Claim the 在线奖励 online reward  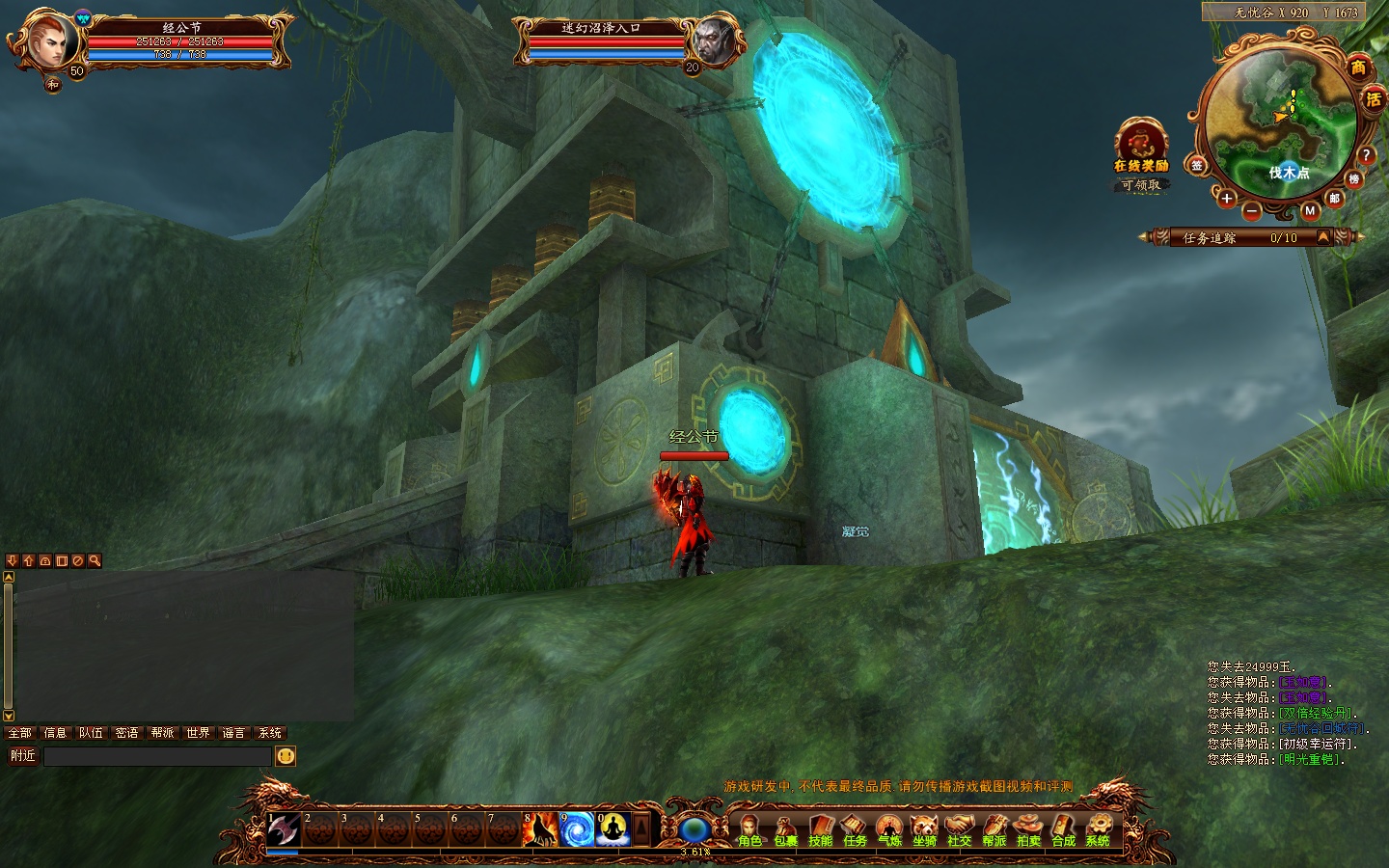[x=1141, y=148]
